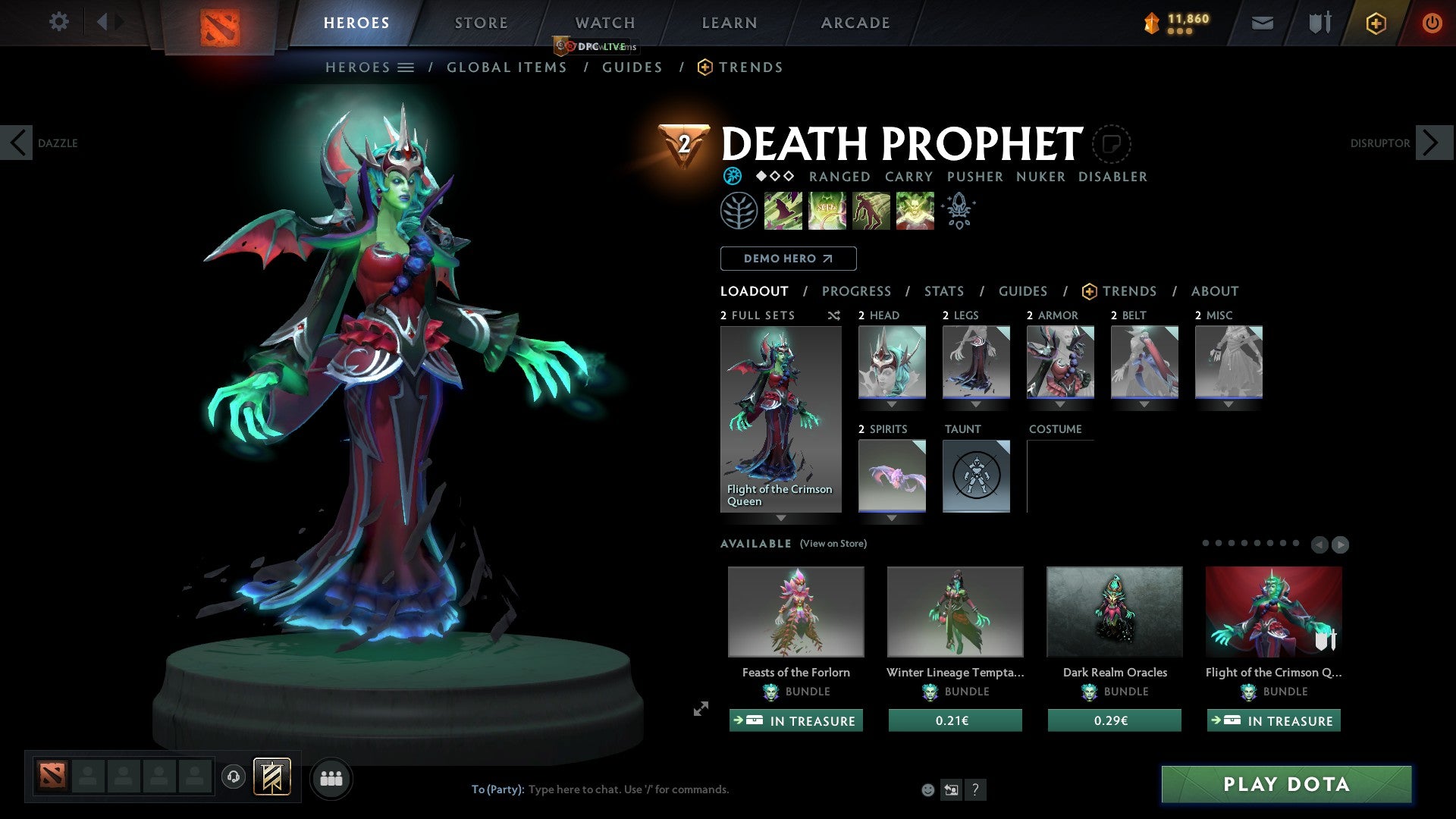Switch to the PROGRESS tab
Viewport: 1456px width, 819px height.
coord(857,290)
